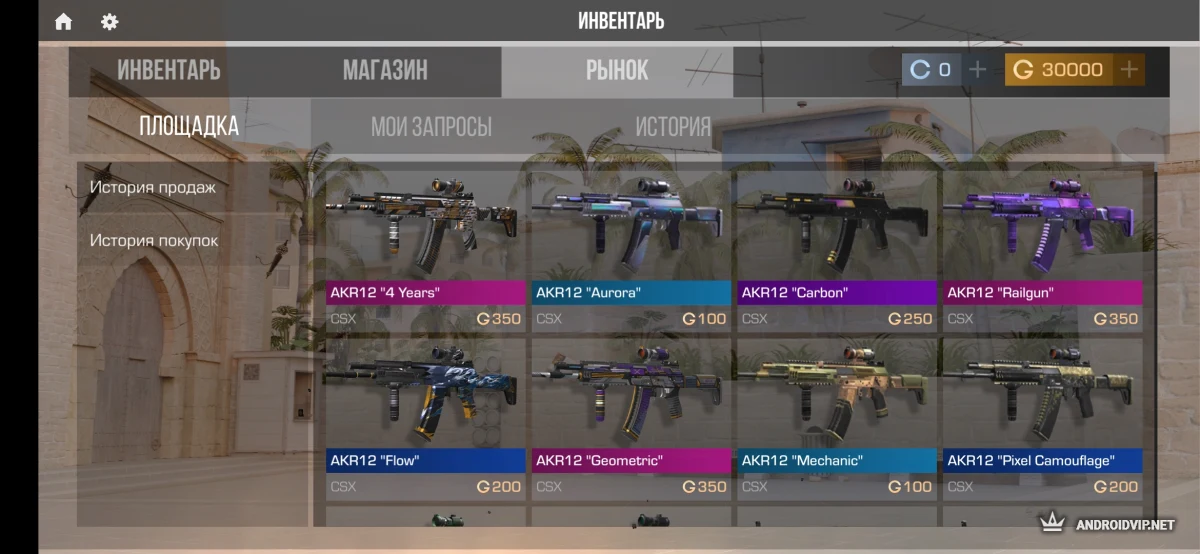Open settings via the gear icon
1200x554 pixels.
[110, 21]
